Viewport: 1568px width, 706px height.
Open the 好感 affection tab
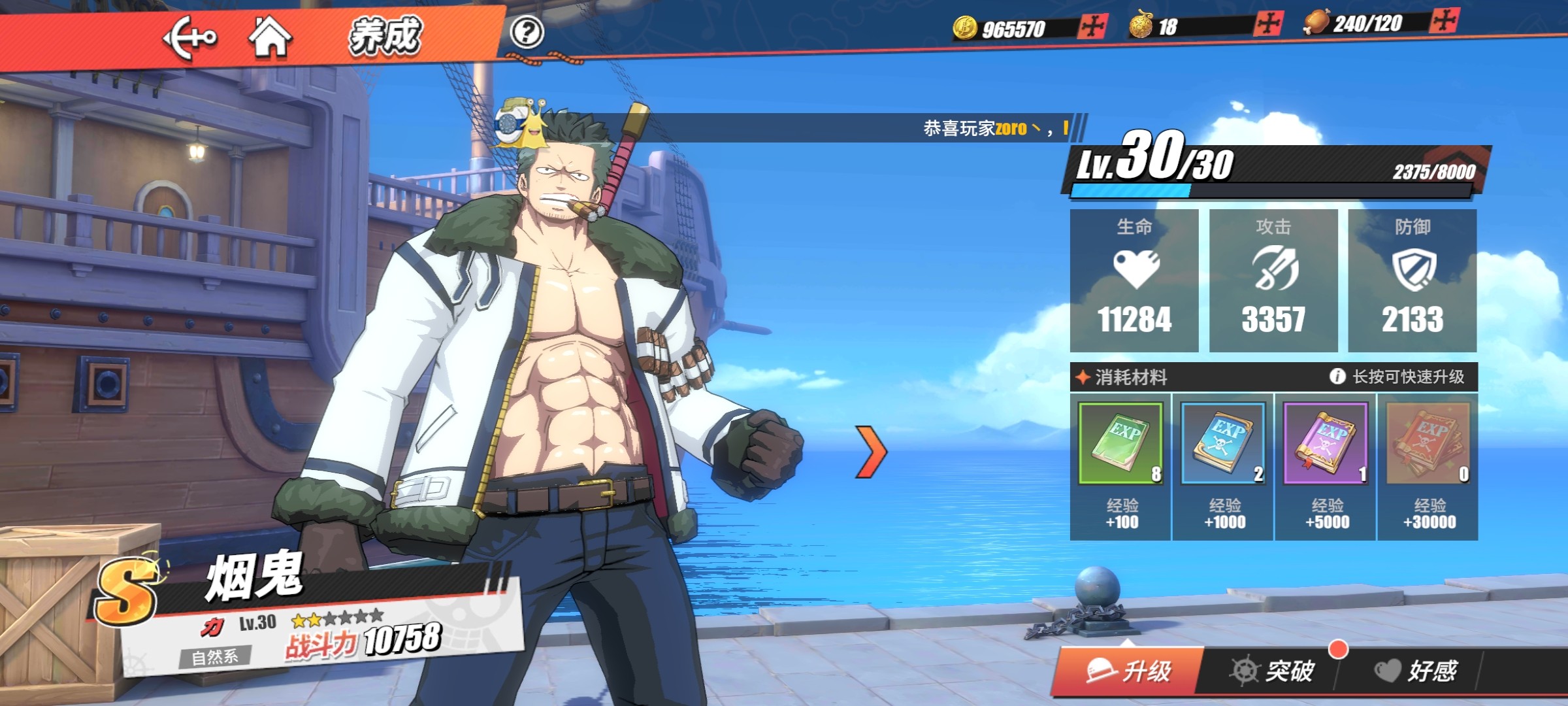(x=1416, y=671)
